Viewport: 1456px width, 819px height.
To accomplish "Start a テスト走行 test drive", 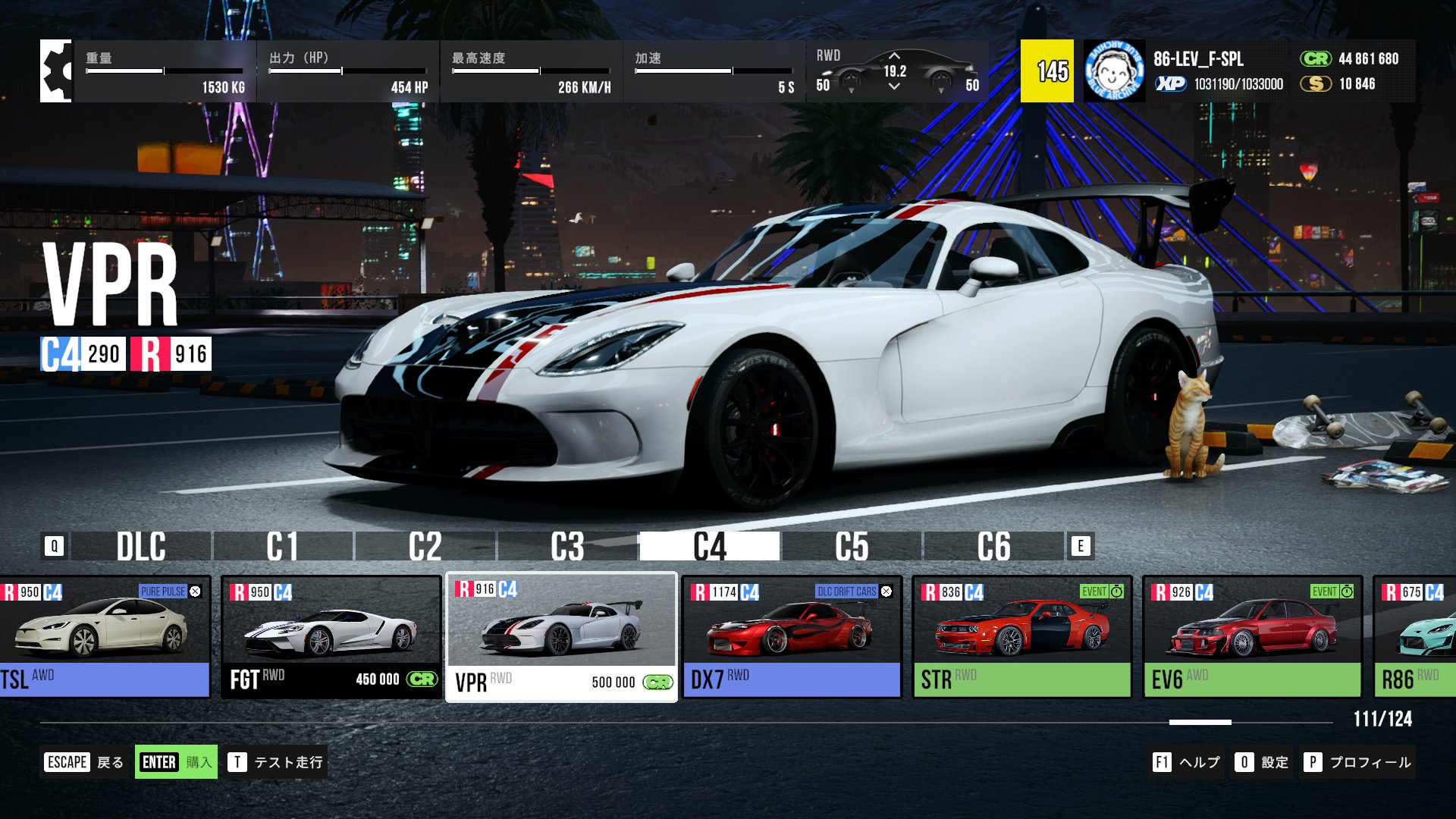I will pyautogui.click(x=277, y=762).
